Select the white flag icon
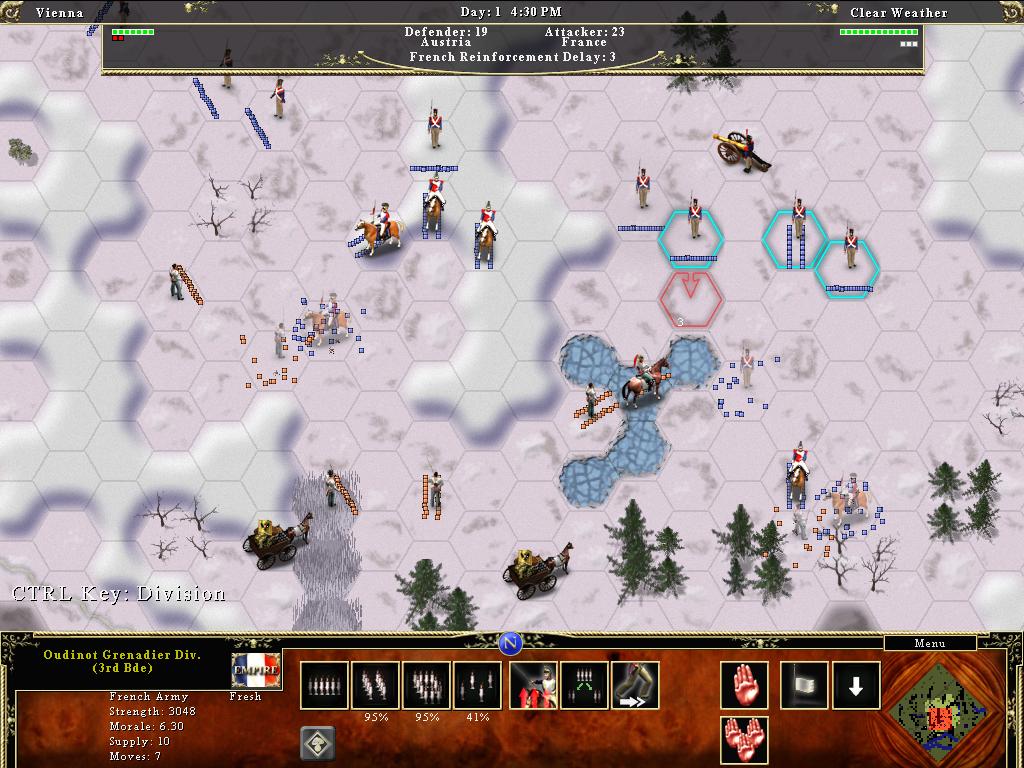Viewport: 1024px width, 768px height. click(x=804, y=685)
